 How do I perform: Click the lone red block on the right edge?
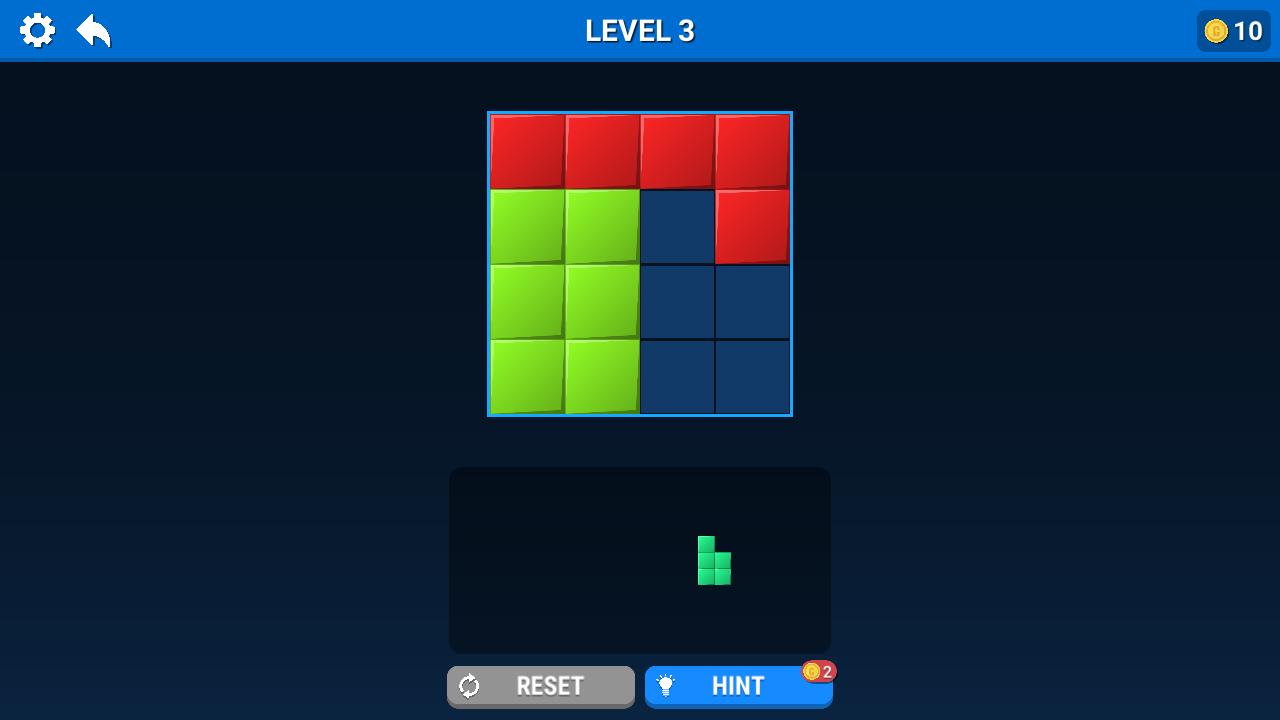click(x=752, y=225)
